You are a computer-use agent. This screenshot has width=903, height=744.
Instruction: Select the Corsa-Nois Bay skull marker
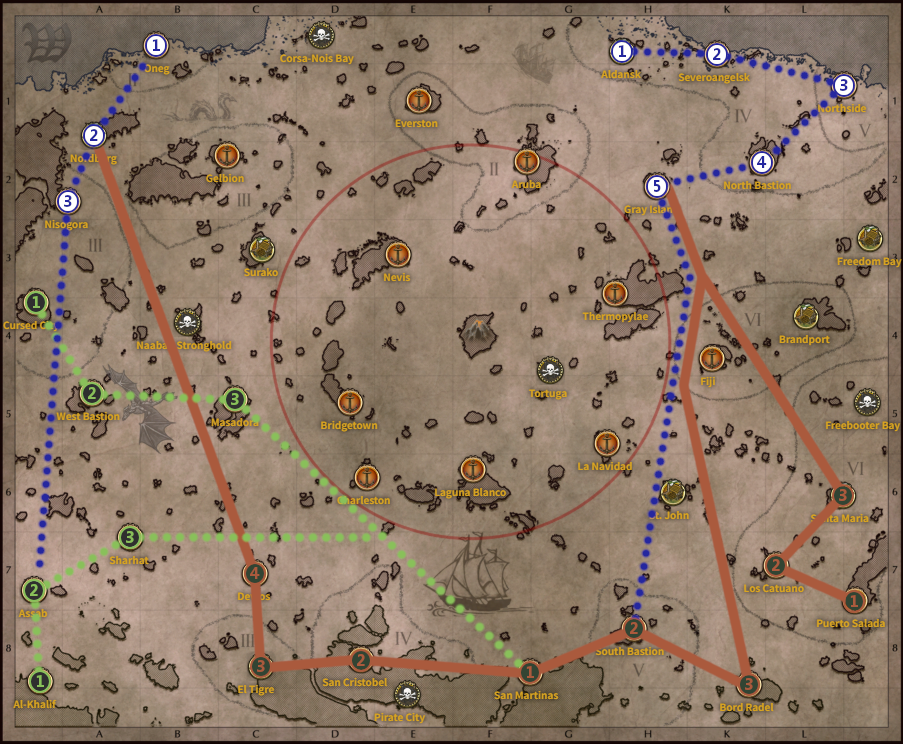point(321,36)
